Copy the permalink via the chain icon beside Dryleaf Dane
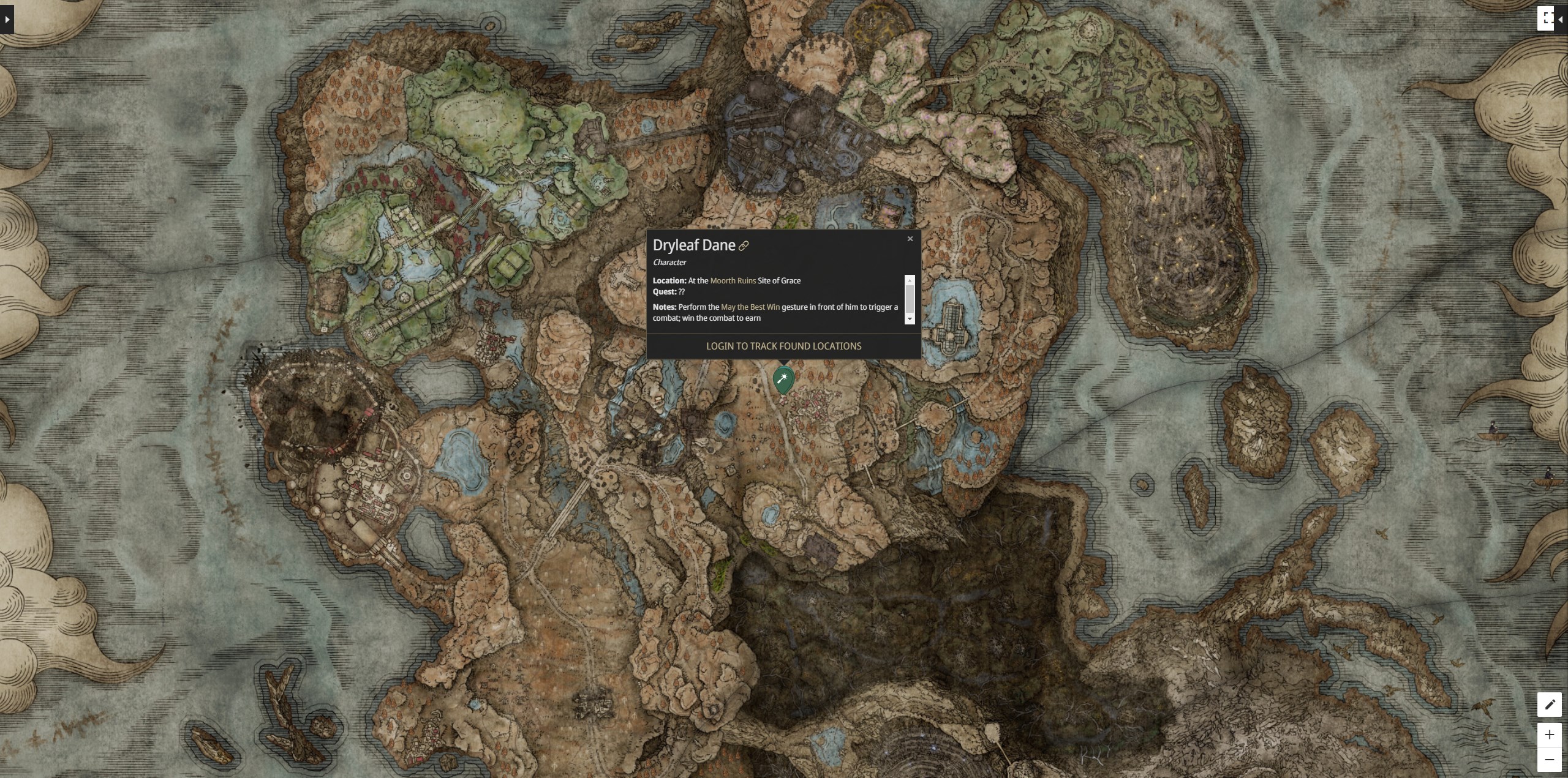 pos(744,245)
